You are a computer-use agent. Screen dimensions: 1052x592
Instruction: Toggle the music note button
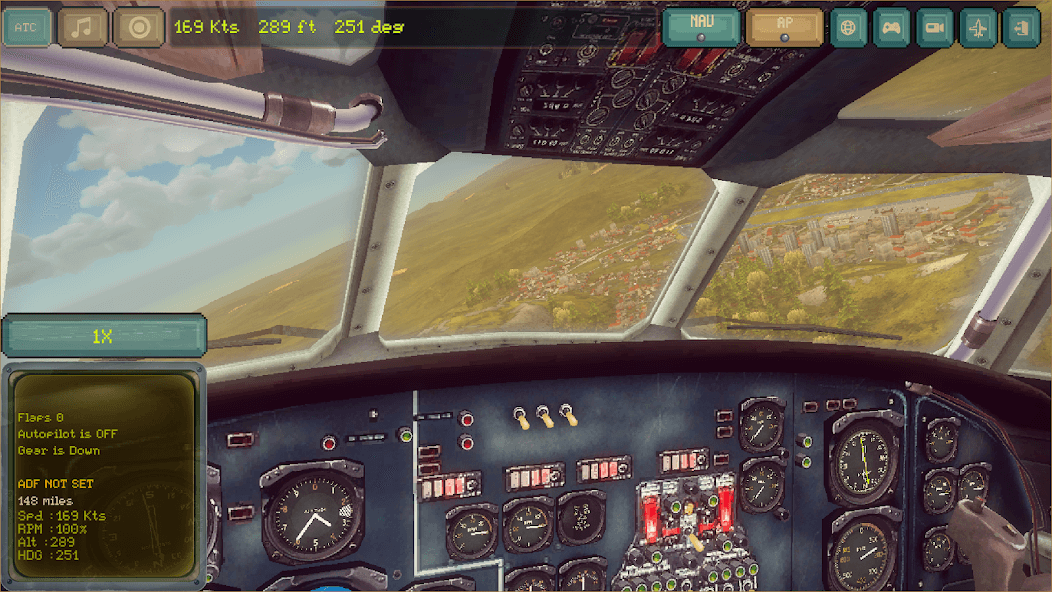click(x=83, y=27)
